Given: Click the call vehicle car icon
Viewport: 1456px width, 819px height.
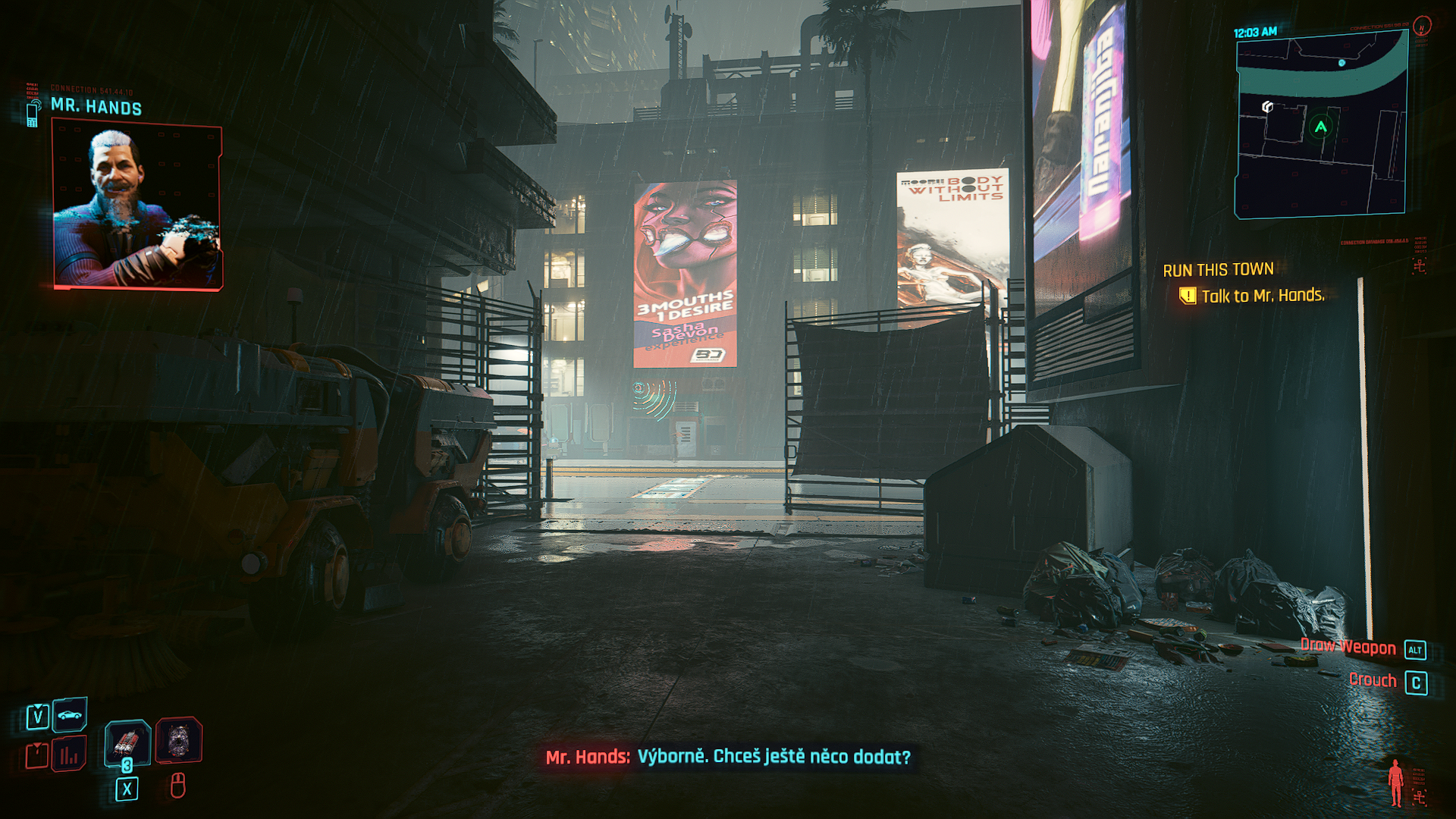Looking at the screenshot, I should 70,714.
